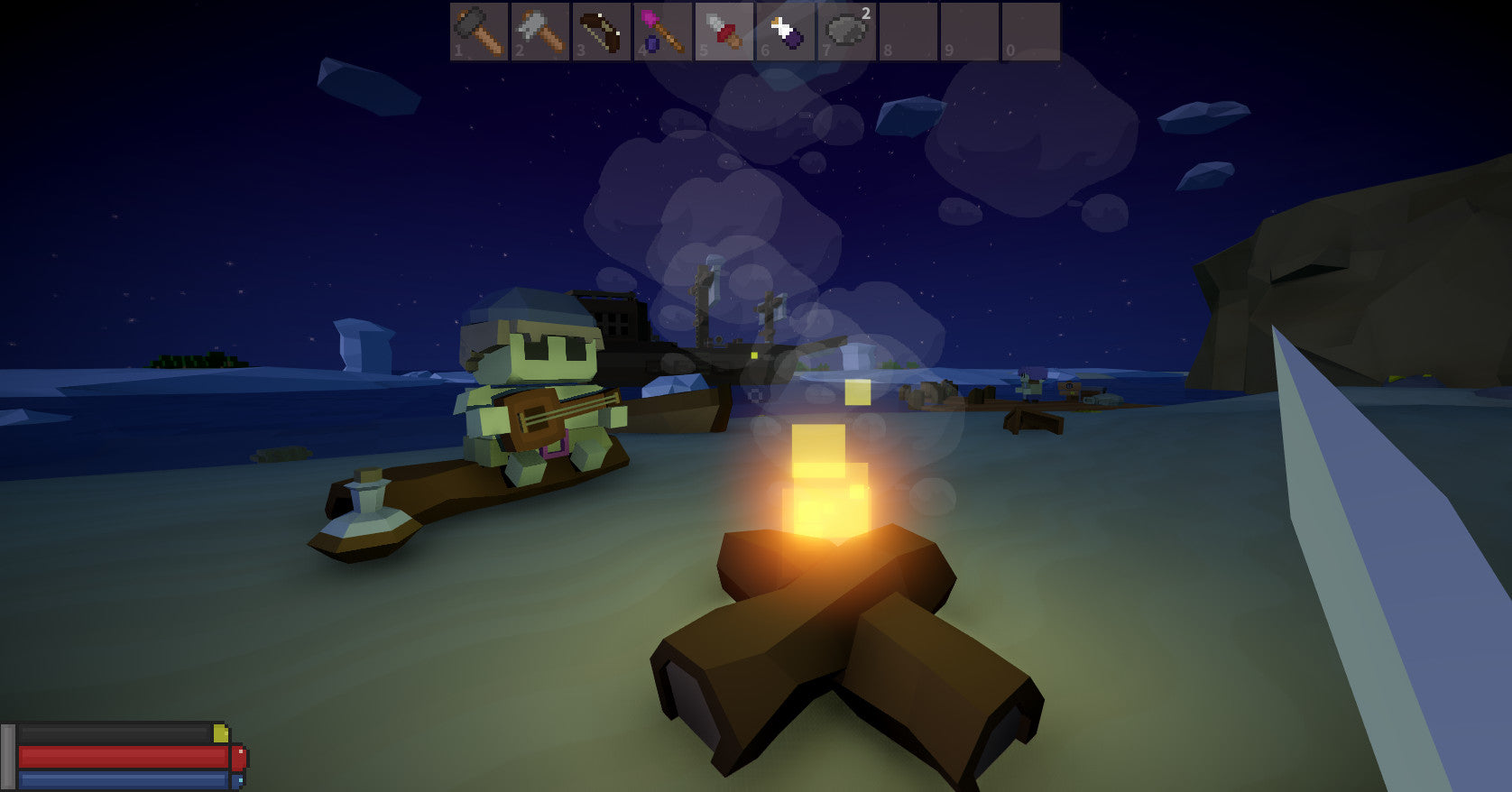Image resolution: width=1512 pixels, height=792 pixels.
Task: Choose the wooden bow hotbar slot
Action: click(x=602, y=32)
